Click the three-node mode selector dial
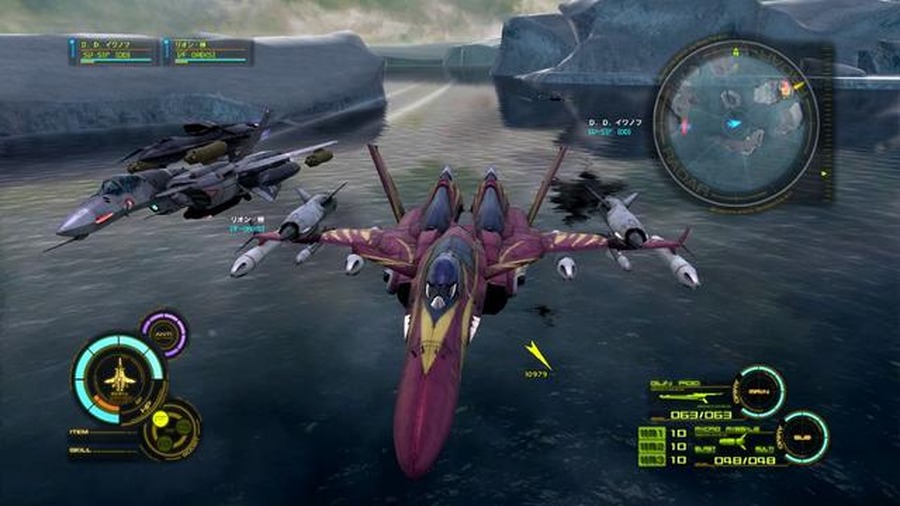 172,428
